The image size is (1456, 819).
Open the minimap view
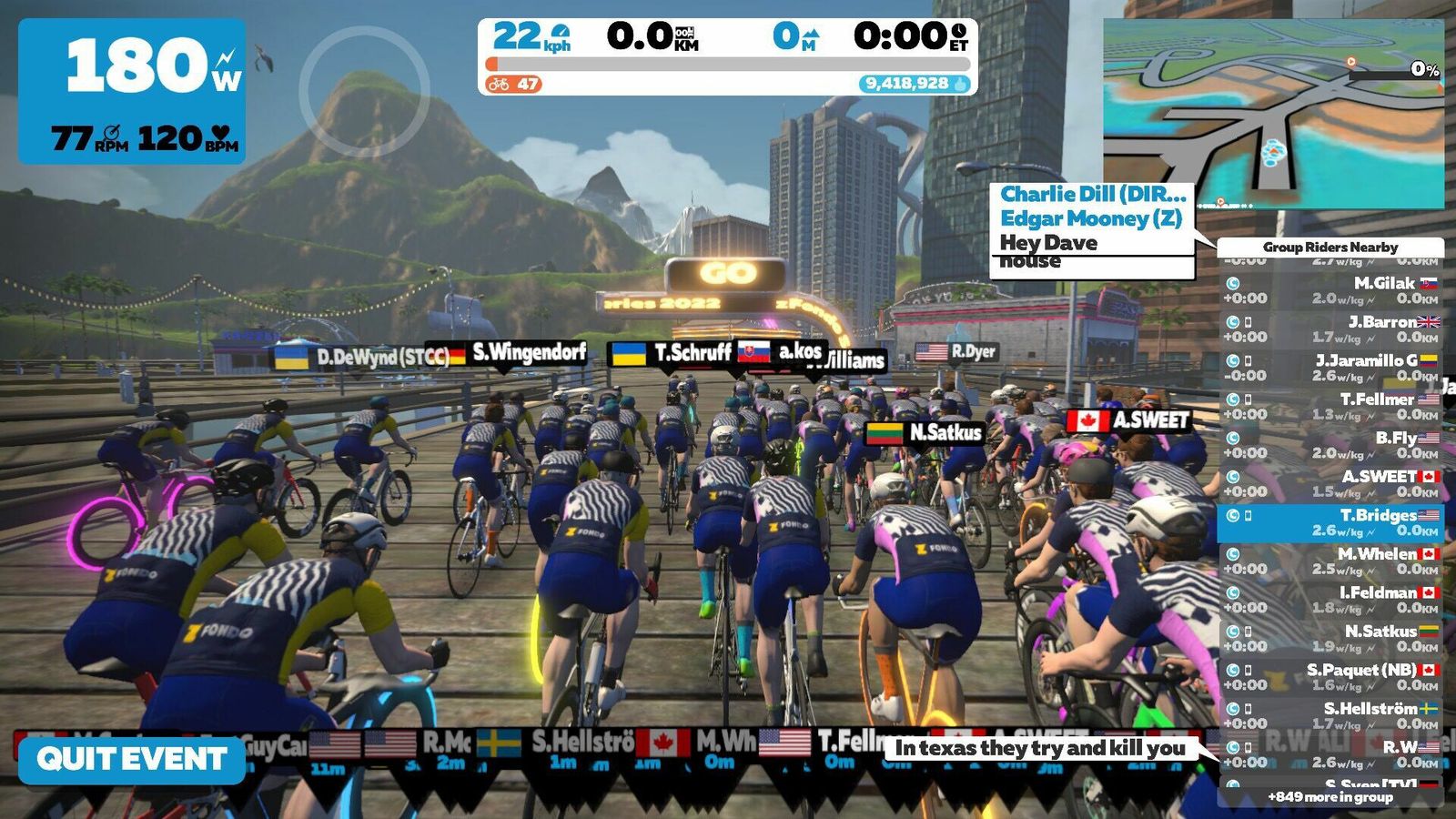pos(1273,114)
